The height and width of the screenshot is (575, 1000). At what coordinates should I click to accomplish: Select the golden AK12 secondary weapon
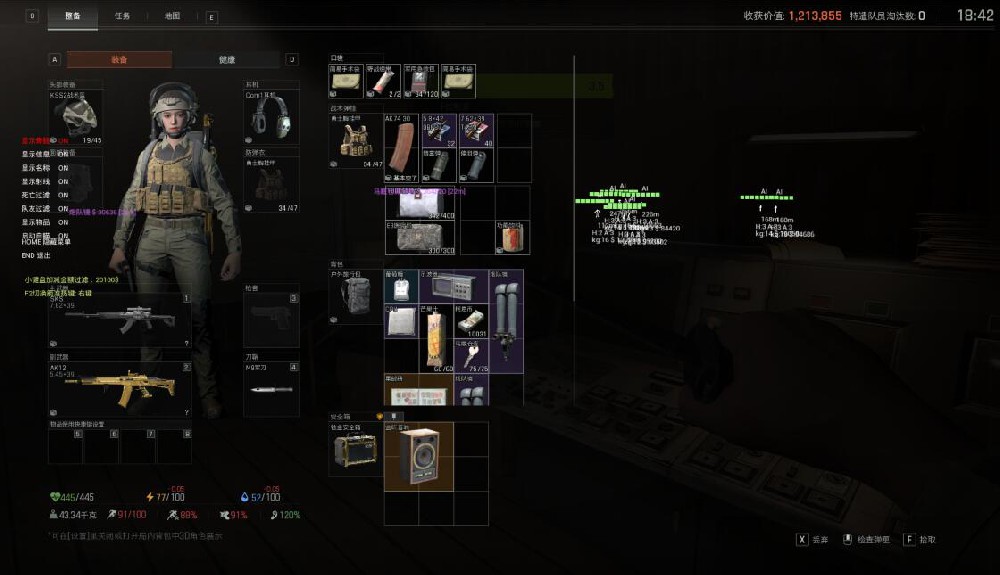tap(119, 387)
